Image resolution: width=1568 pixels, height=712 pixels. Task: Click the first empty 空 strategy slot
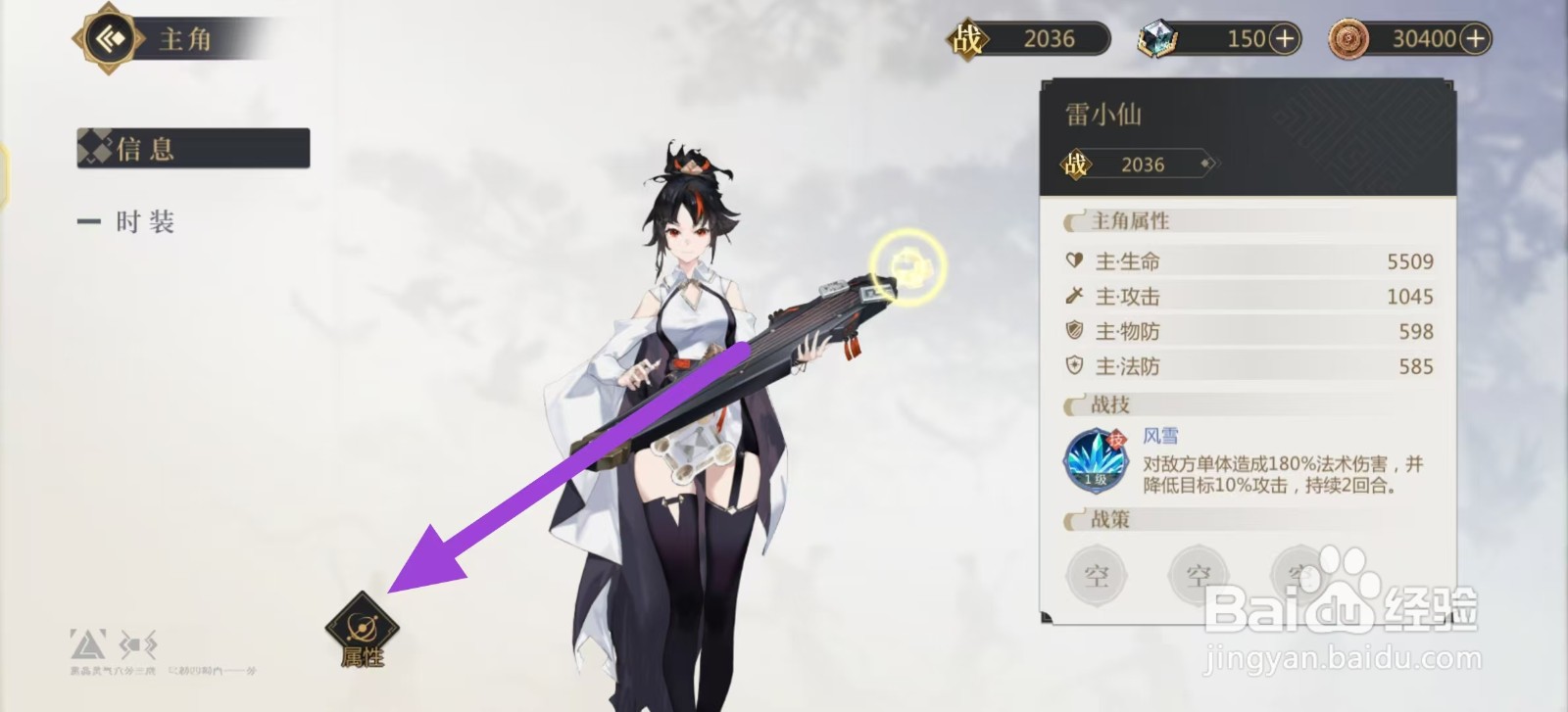tap(1096, 576)
